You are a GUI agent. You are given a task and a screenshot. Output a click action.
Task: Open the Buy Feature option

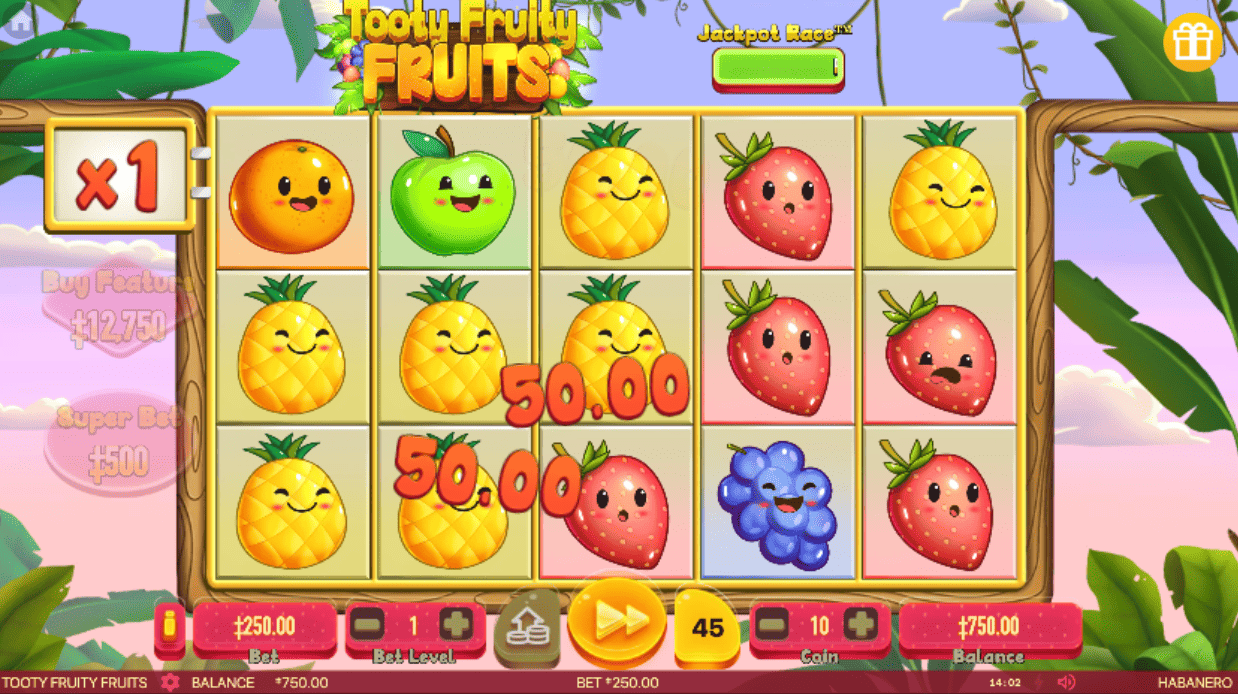pyautogui.click(x=117, y=307)
